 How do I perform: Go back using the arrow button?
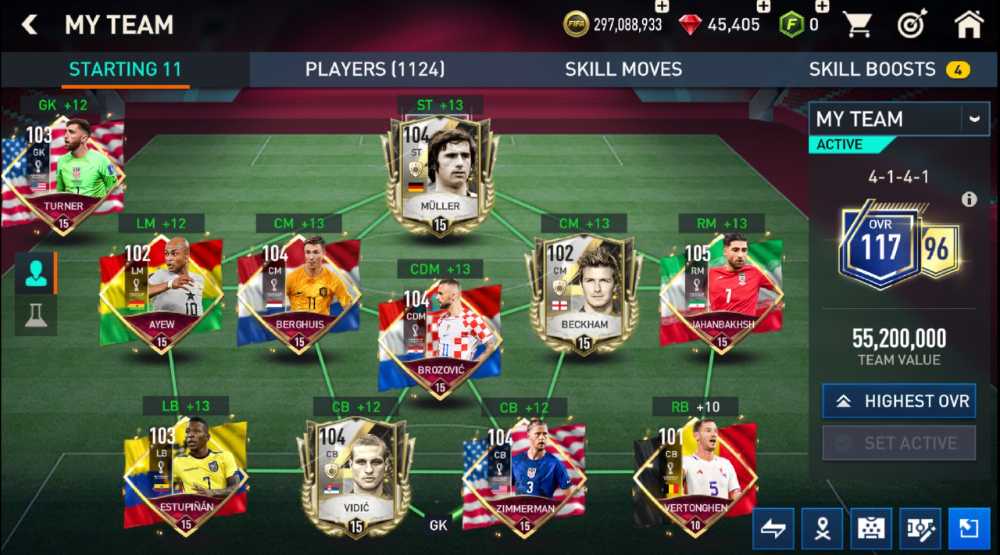(x=30, y=25)
